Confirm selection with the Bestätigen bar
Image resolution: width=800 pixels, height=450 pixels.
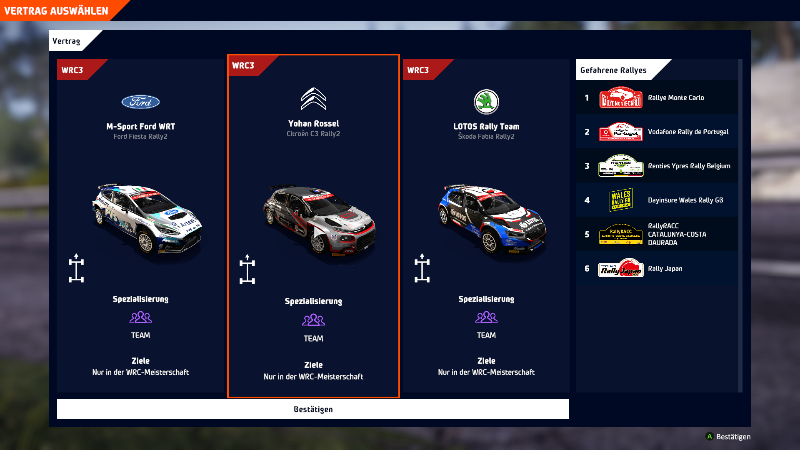(313, 409)
